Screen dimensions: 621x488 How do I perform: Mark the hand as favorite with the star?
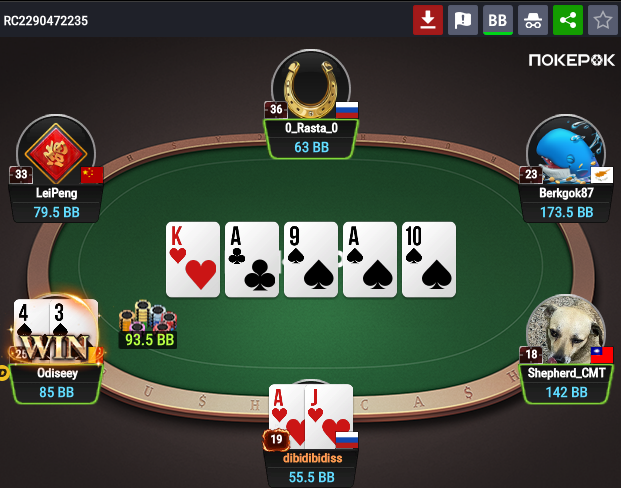pyautogui.click(x=602, y=19)
